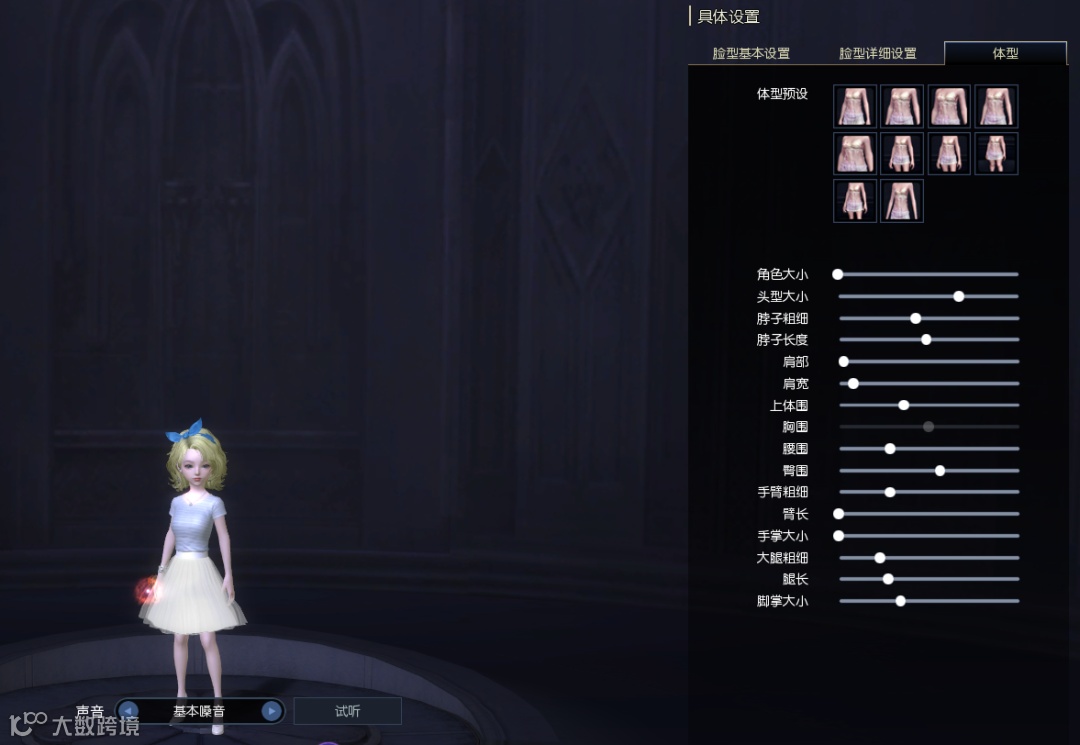The height and width of the screenshot is (745, 1080).
Task: Click the 大腿粗细 slider knob
Action: [x=880, y=558]
